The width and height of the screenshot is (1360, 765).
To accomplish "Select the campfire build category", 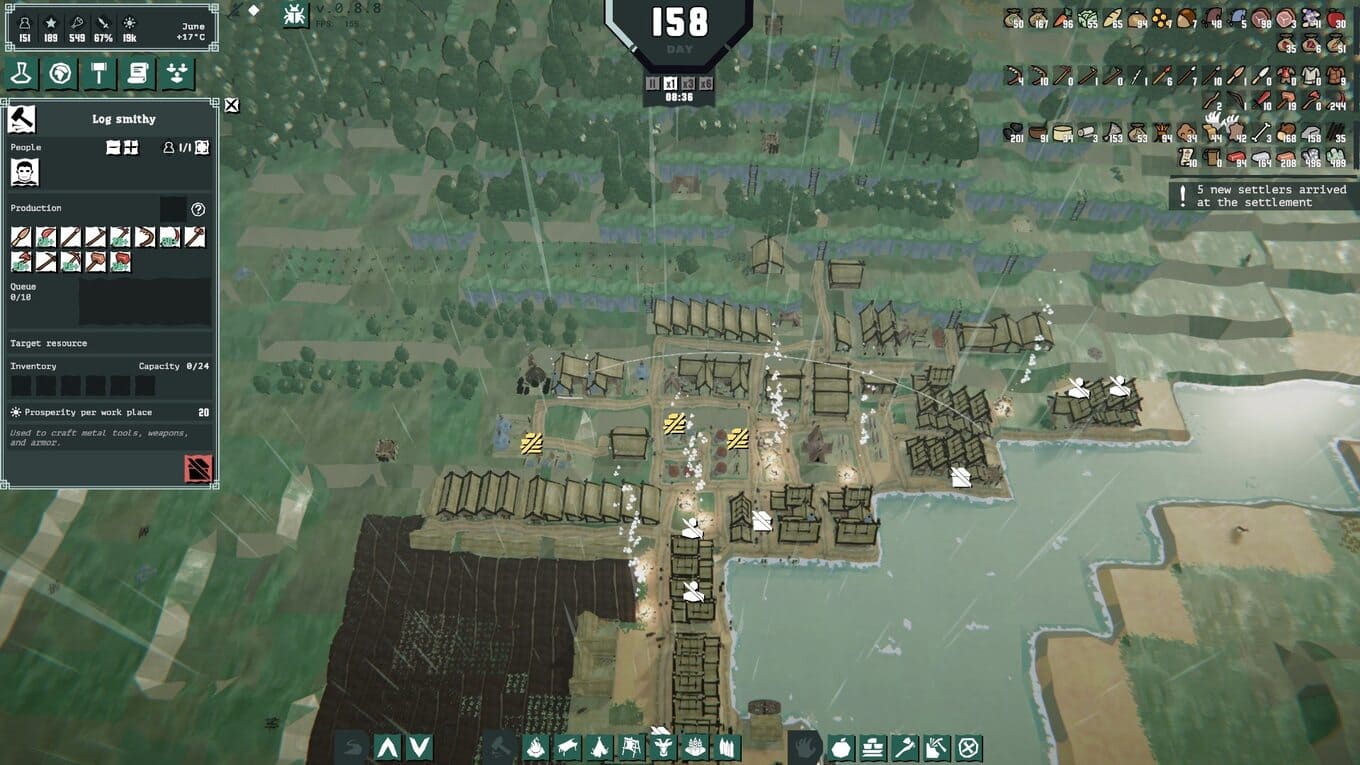I will click(x=536, y=747).
